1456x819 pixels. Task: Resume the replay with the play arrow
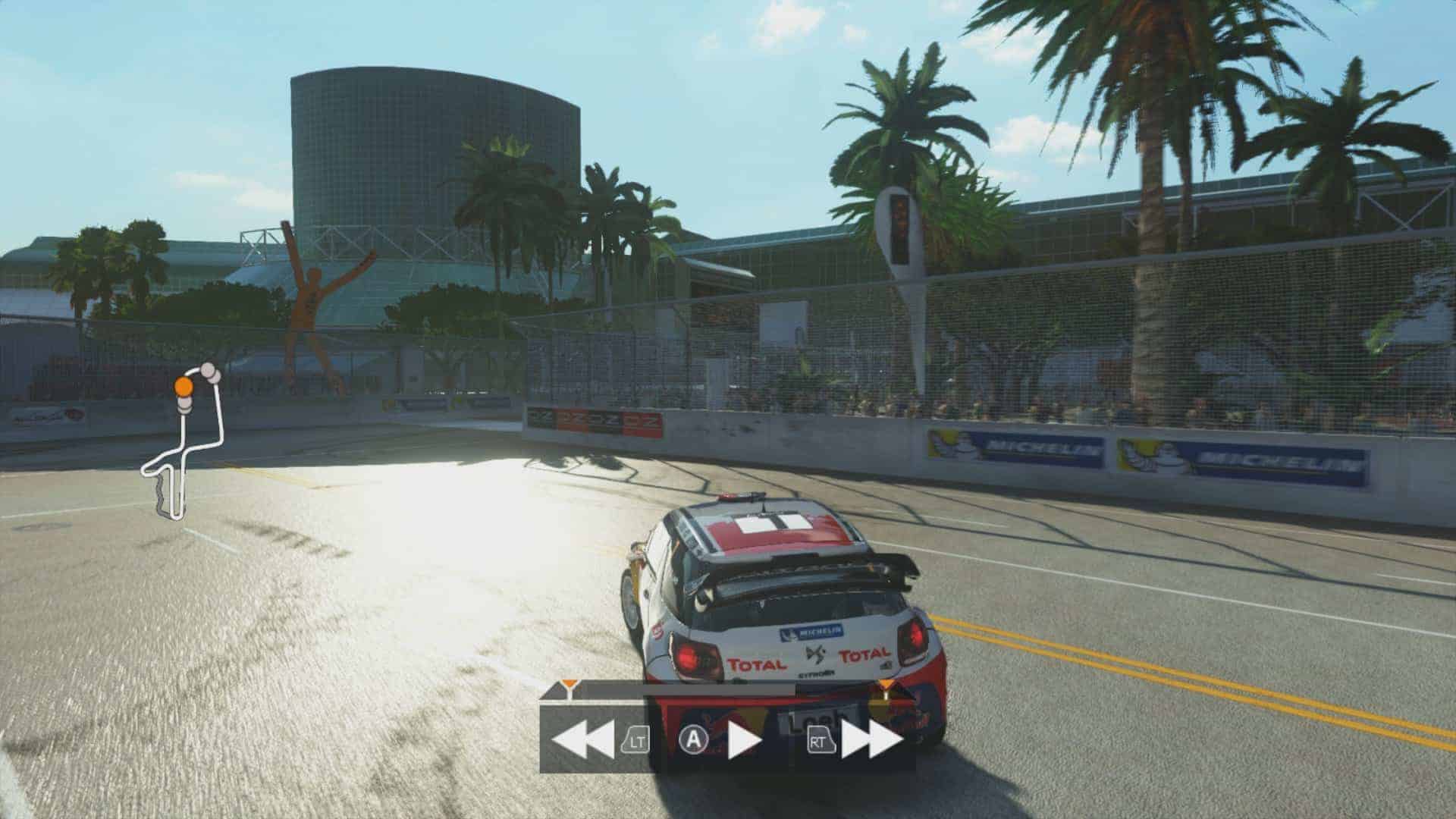tap(743, 741)
